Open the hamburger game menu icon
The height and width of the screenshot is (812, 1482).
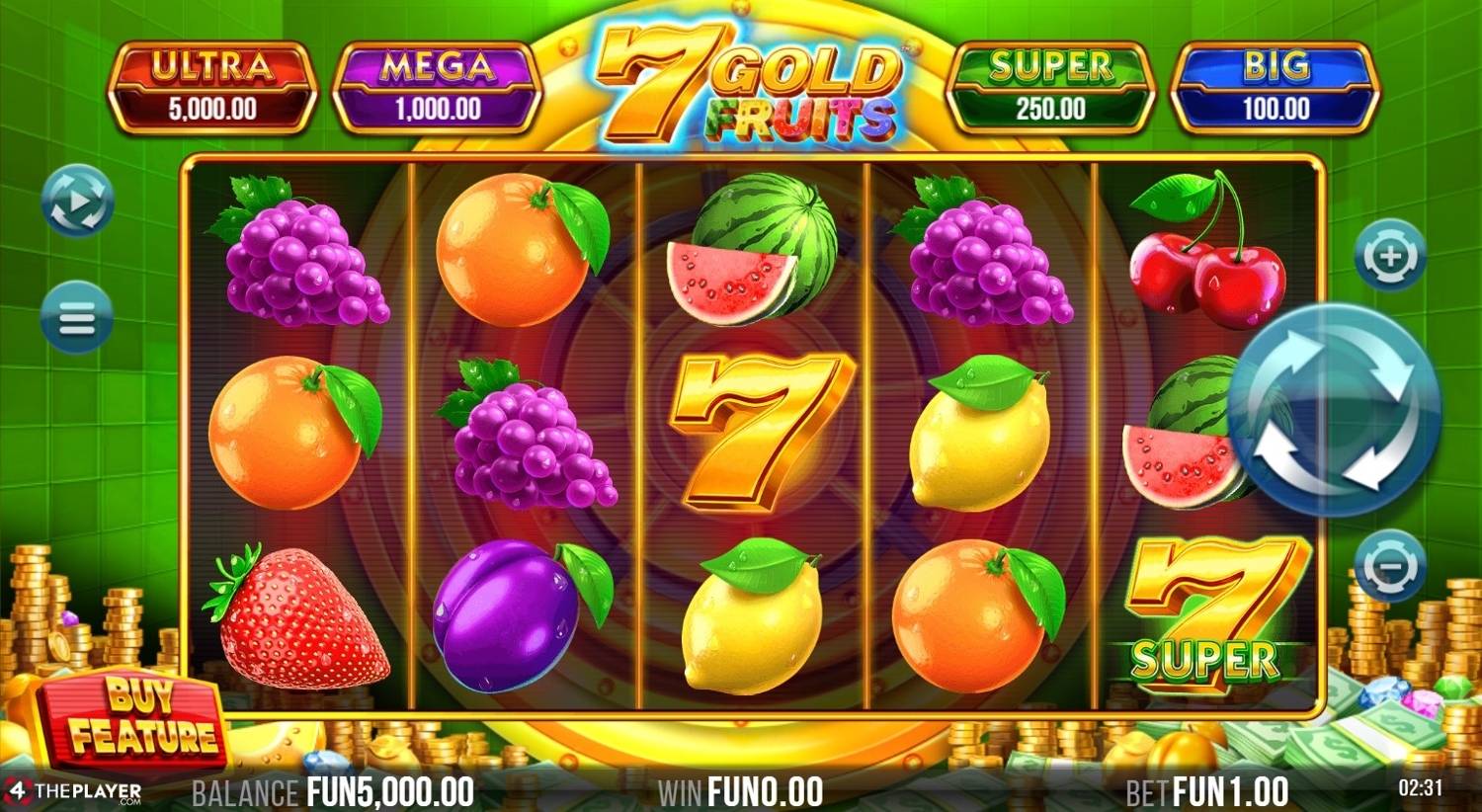click(x=75, y=316)
